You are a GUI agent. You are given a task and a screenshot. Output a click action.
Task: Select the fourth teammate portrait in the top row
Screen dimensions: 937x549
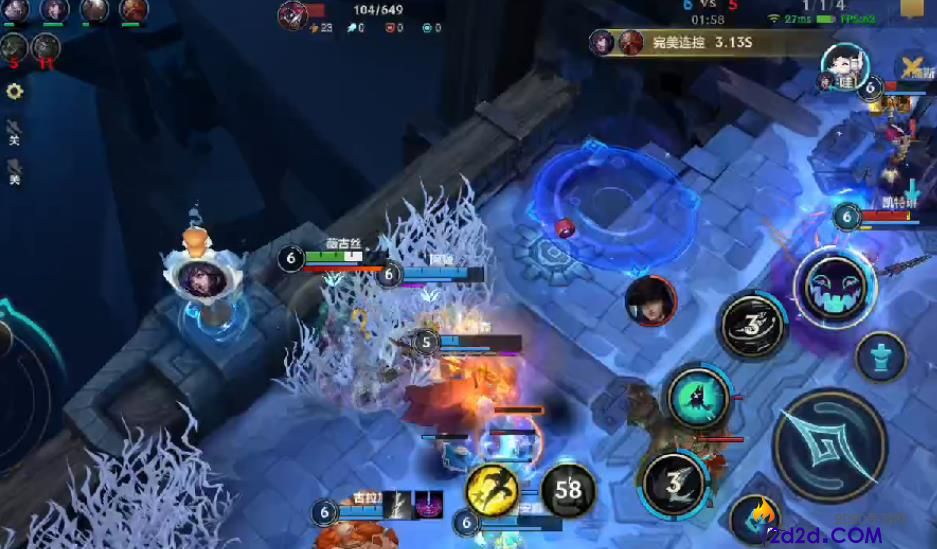[x=134, y=11]
